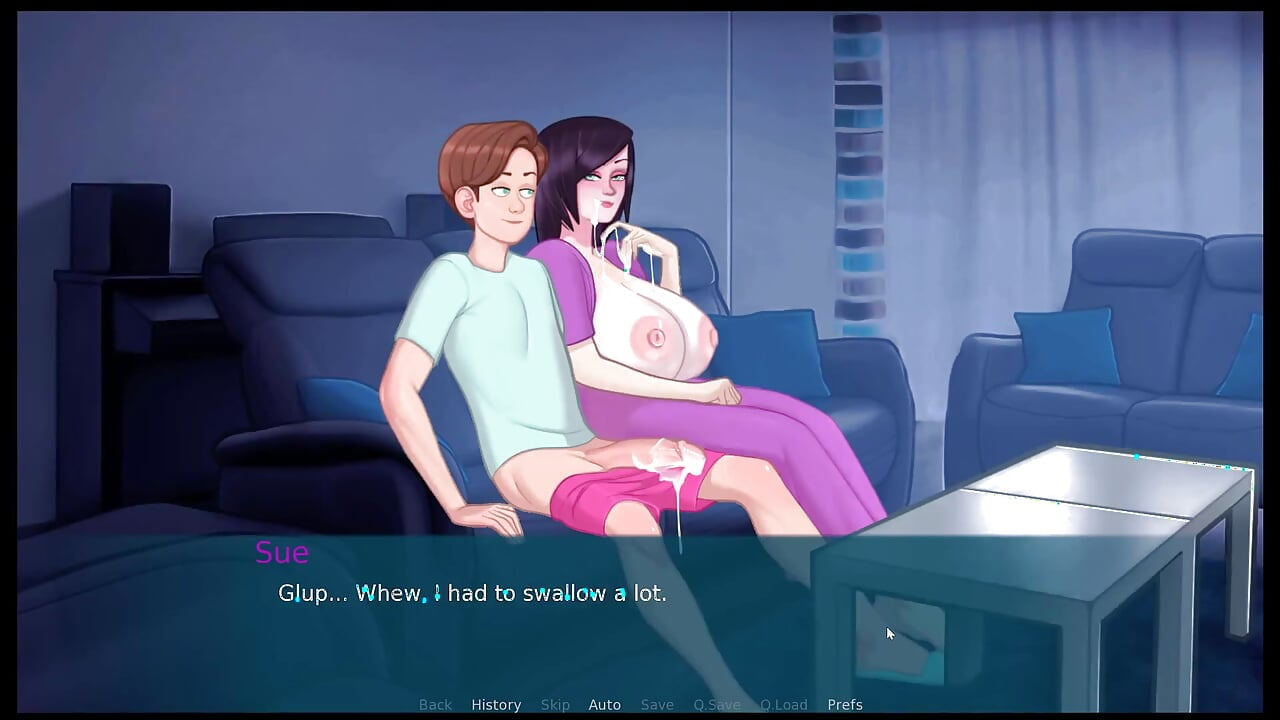The height and width of the screenshot is (720, 1280).
Task: Open the Save screen
Action: [657, 705]
